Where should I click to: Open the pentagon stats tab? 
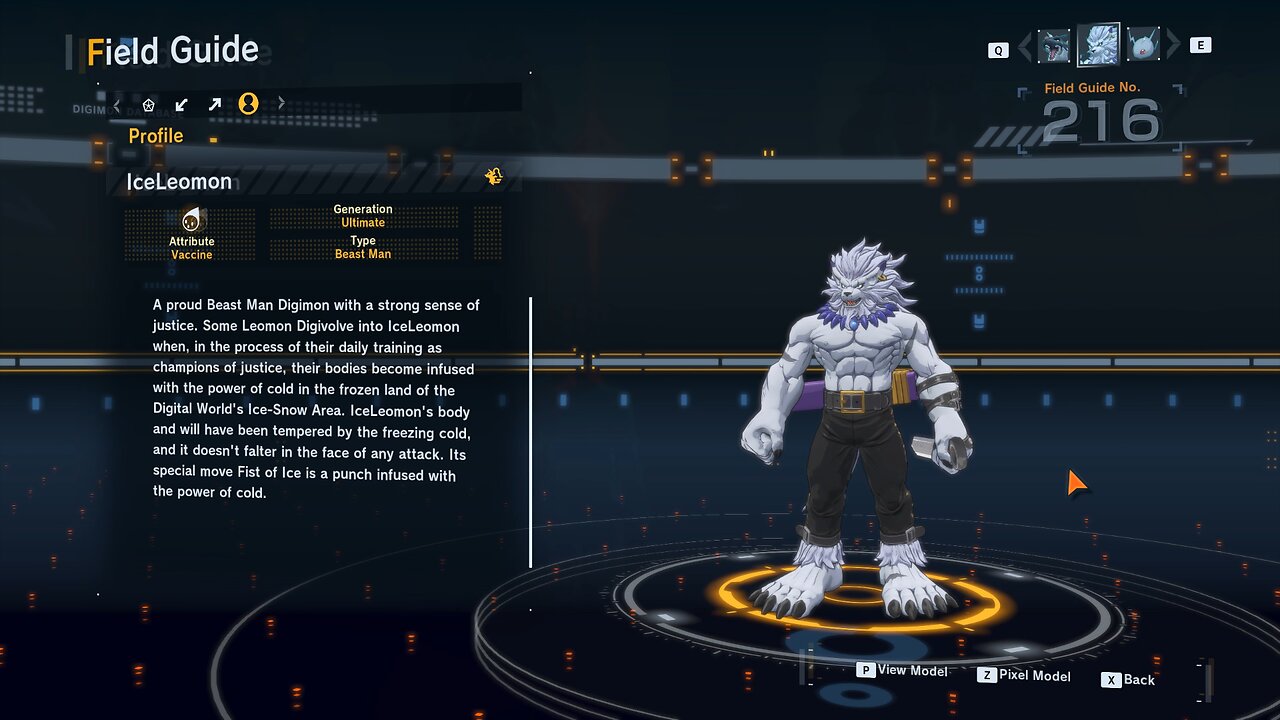149,104
